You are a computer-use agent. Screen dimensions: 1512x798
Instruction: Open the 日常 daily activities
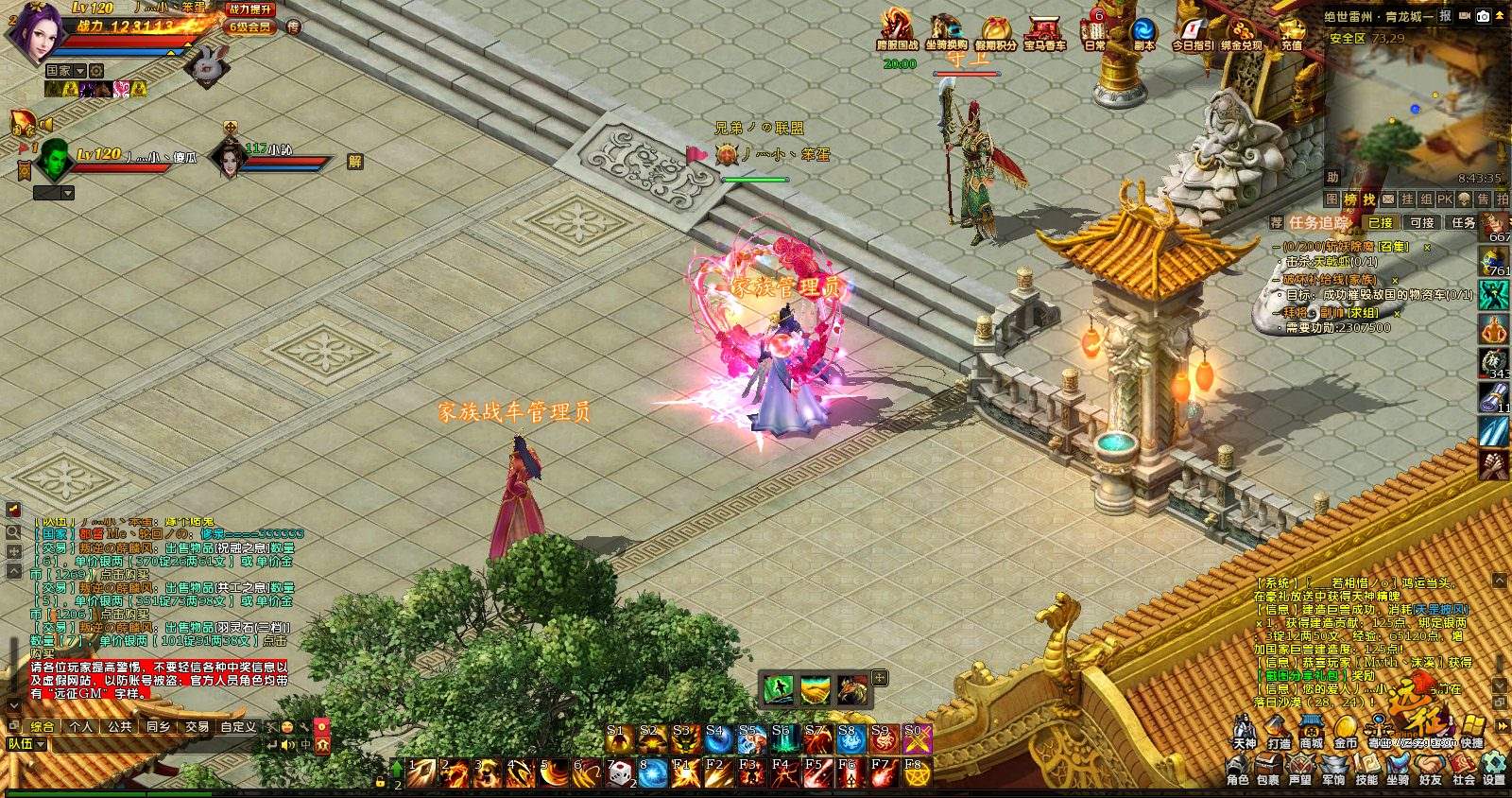tap(1095, 34)
